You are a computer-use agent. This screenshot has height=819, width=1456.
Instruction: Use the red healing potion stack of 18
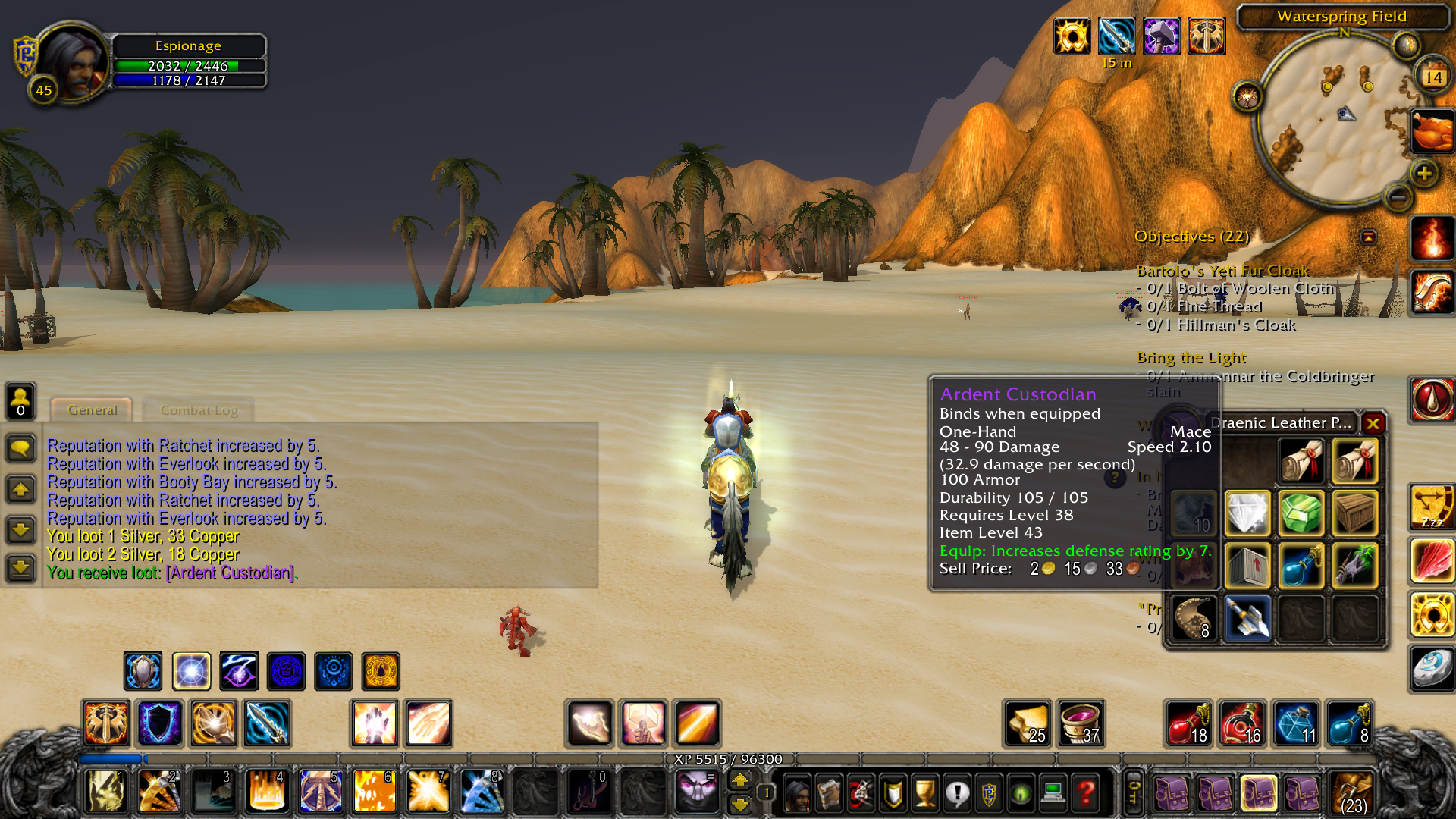tap(1188, 723)
